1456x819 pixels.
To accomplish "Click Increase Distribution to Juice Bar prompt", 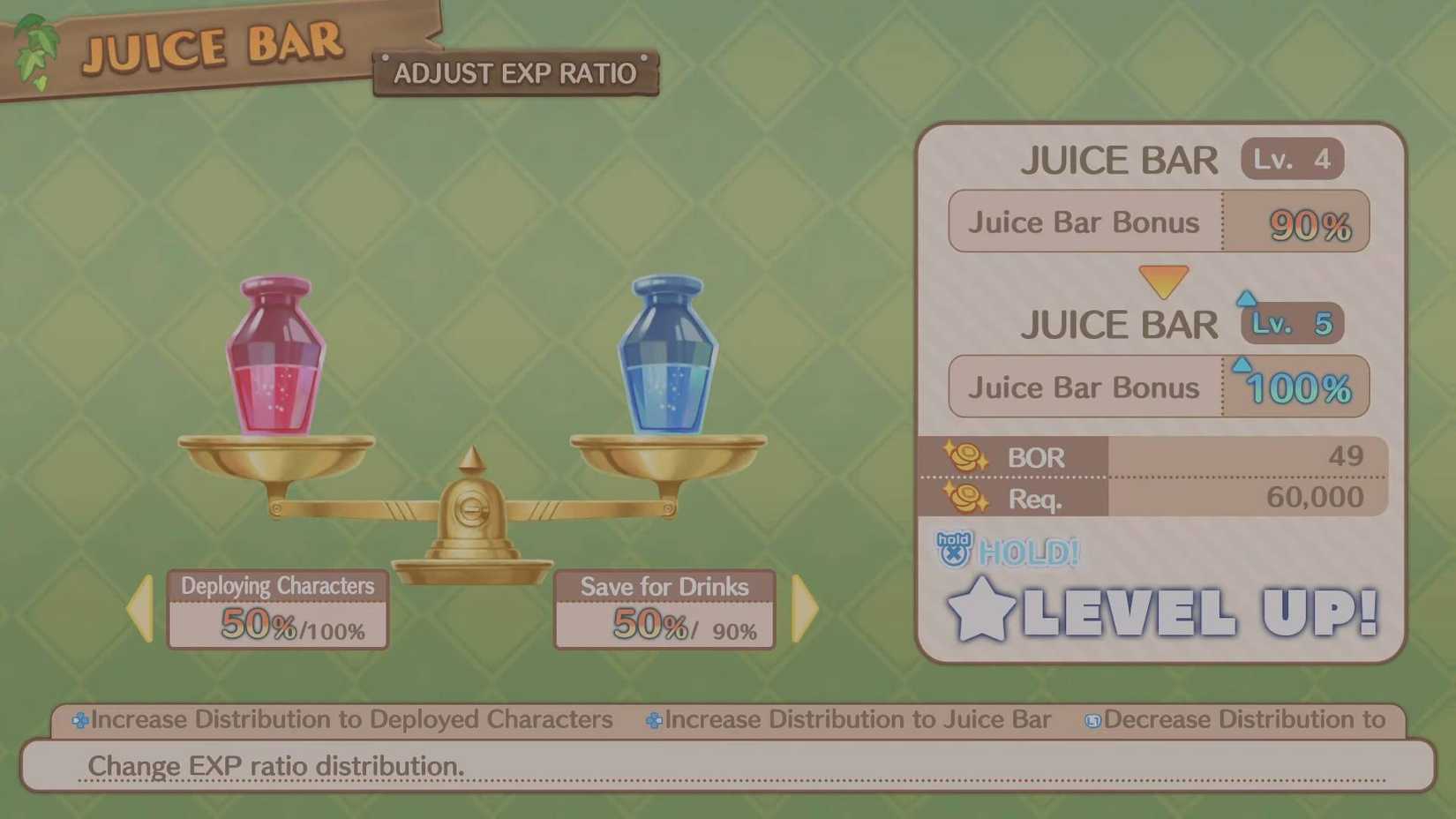I will coord(852,719).
